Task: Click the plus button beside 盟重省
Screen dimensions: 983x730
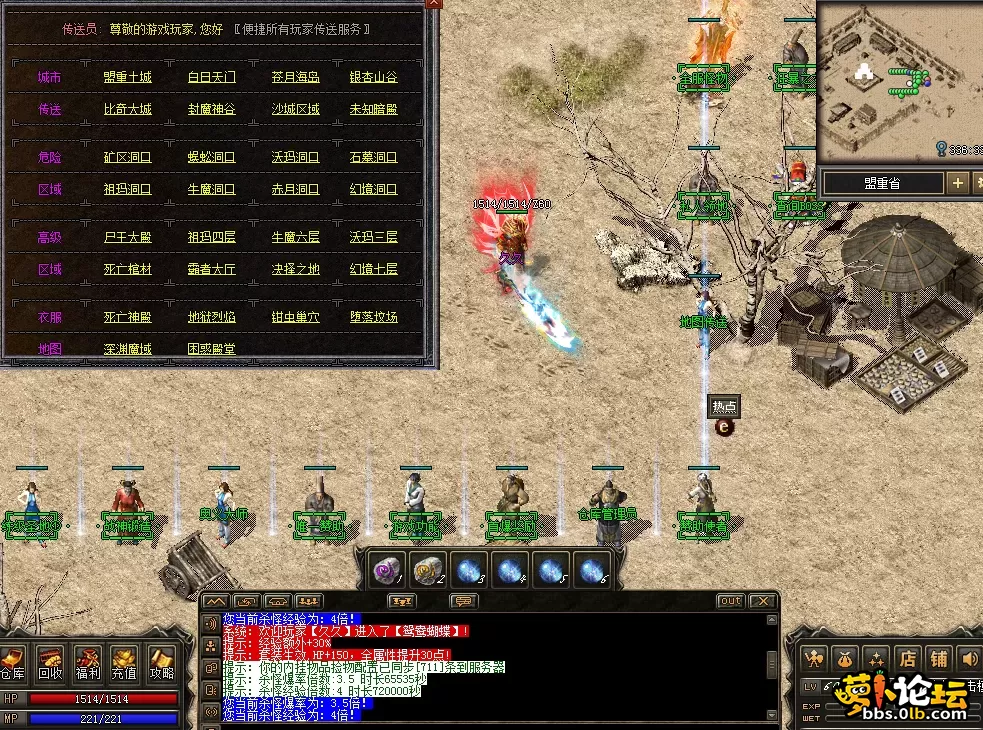Action: 958,183
